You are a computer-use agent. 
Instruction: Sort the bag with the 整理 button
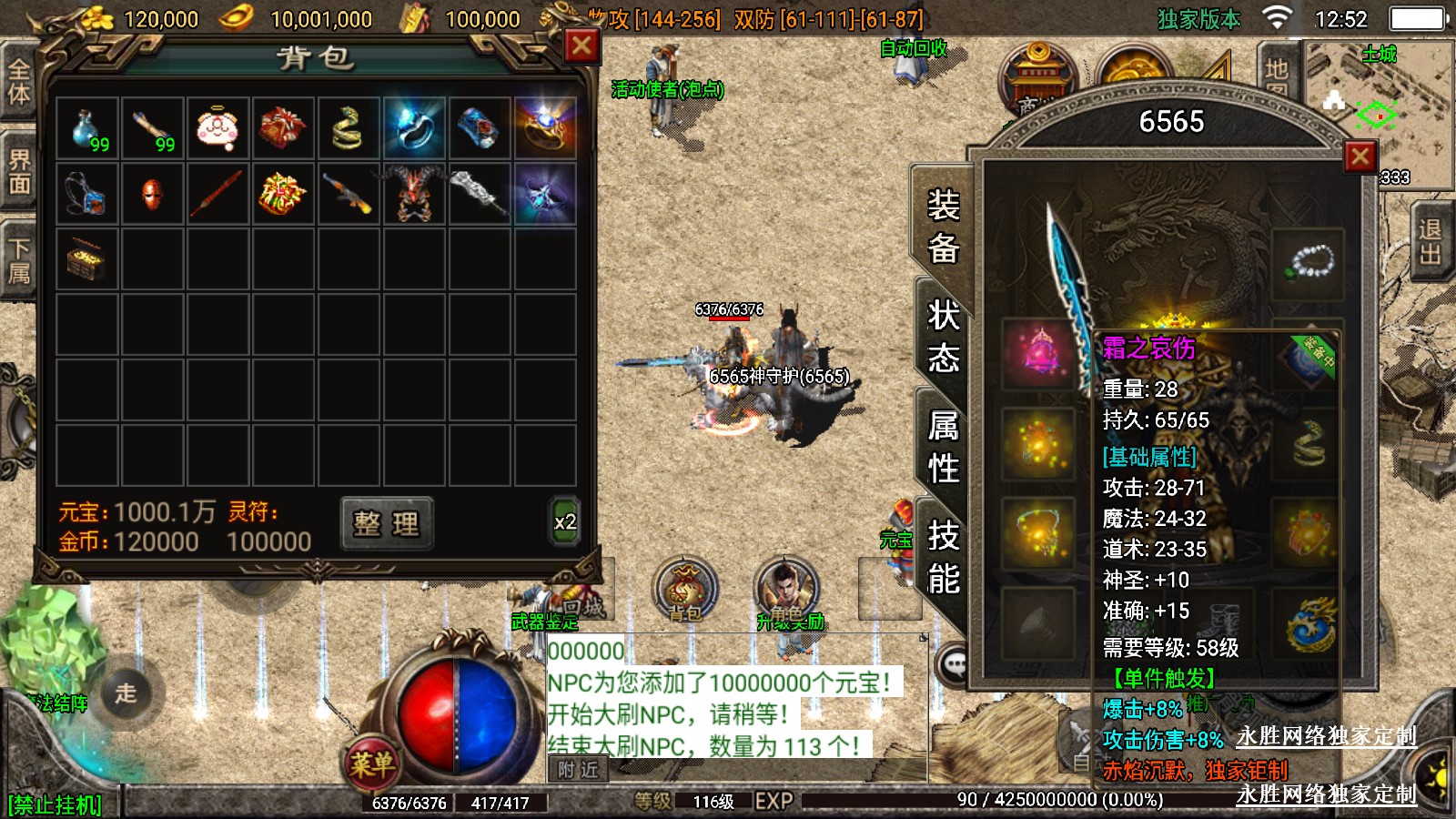point(387,523)
